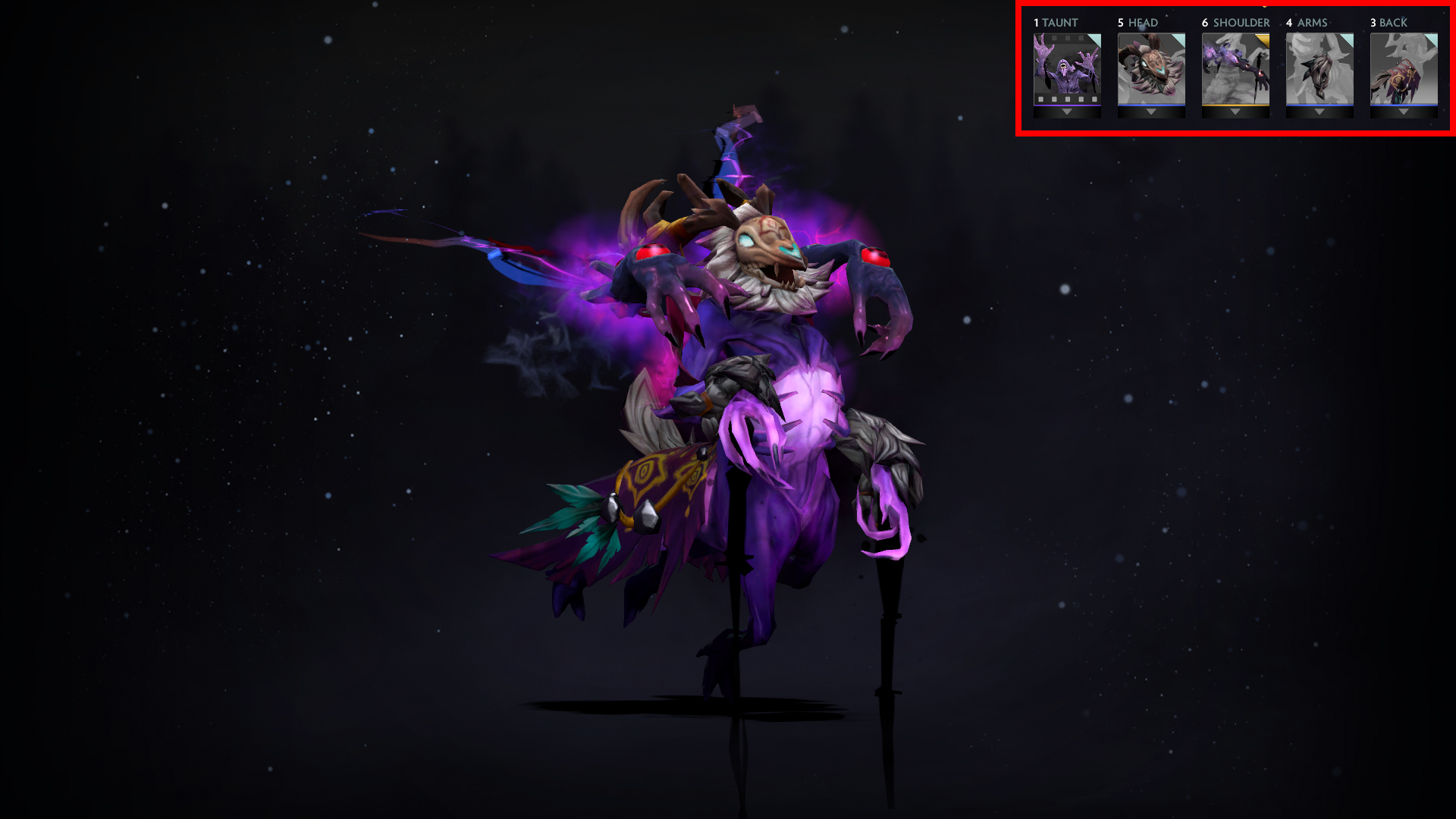This screenshot has height=819, width=1456.
Task: Expand the Taunt slot dropdown arrow
Action: pos(1068,111)
